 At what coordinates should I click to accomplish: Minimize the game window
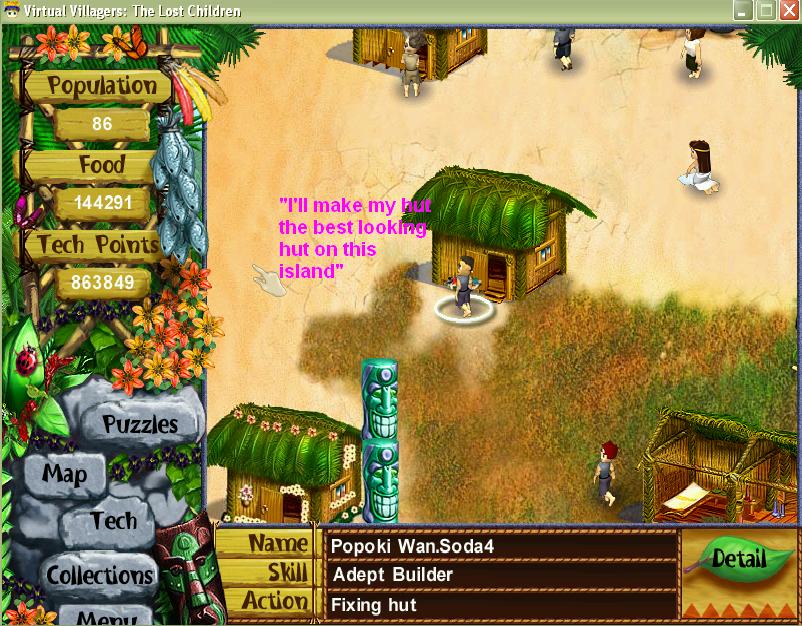click(x=743, y=11)
